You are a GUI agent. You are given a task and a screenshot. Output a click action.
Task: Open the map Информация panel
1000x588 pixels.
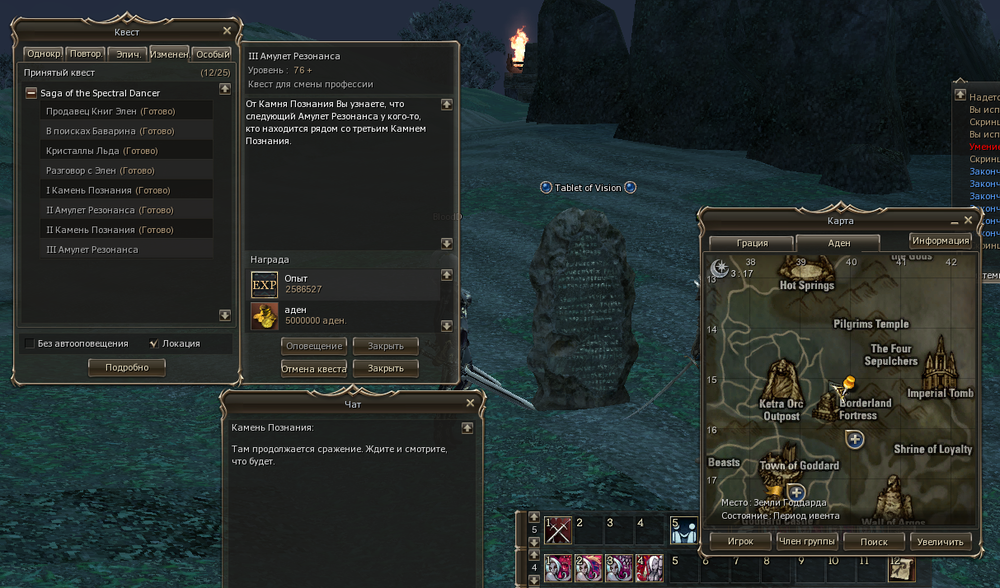pyautogui.click(x=940, y=241)
